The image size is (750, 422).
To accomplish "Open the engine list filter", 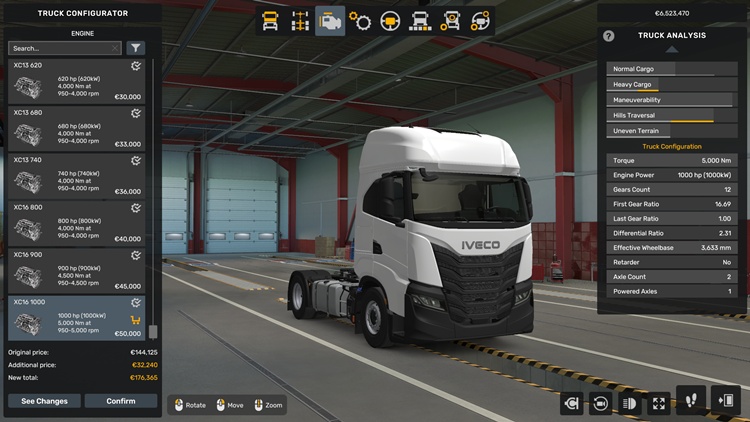I will click(135, 48).
